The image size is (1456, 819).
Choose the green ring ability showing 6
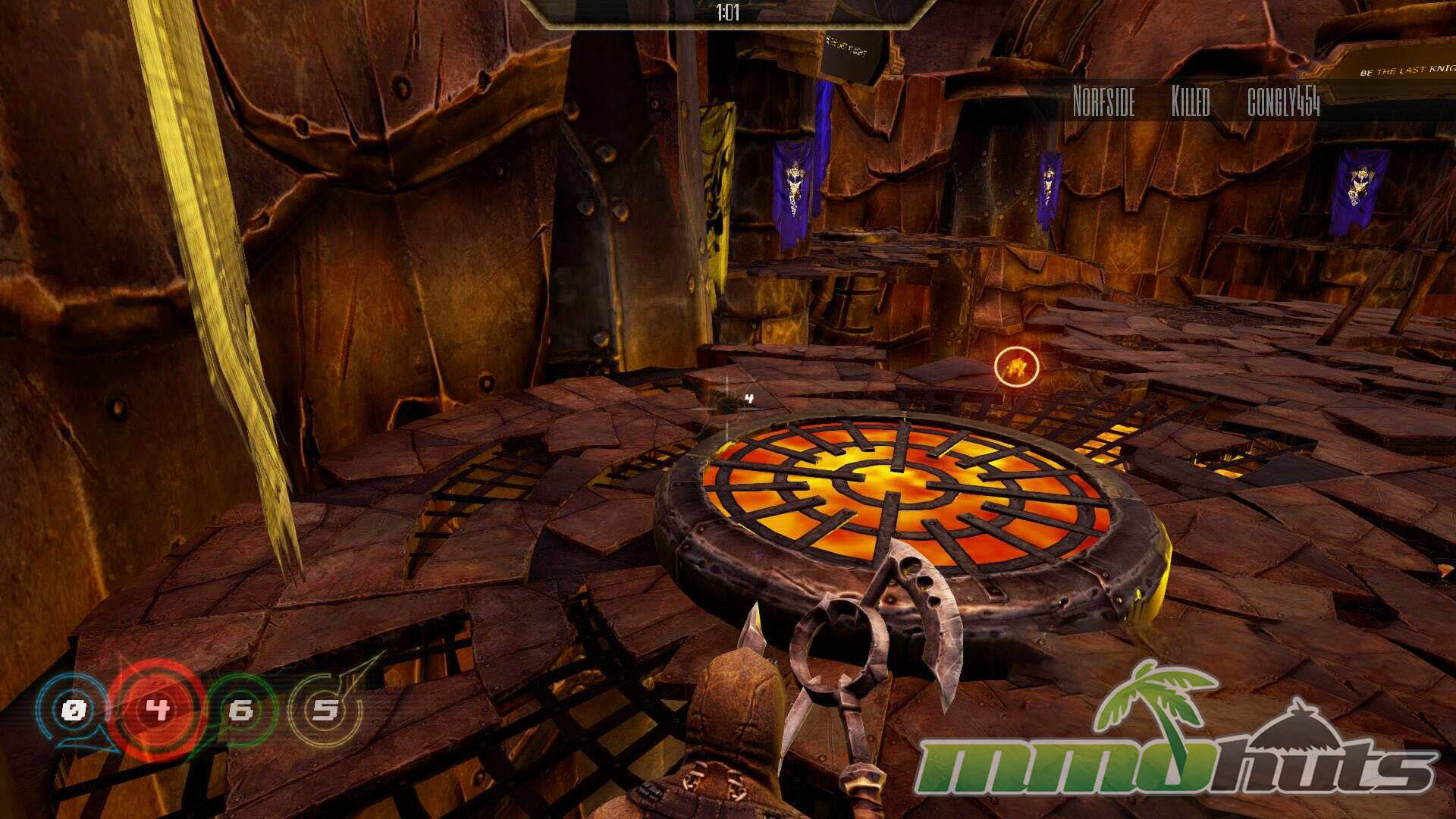pos(242,711)
